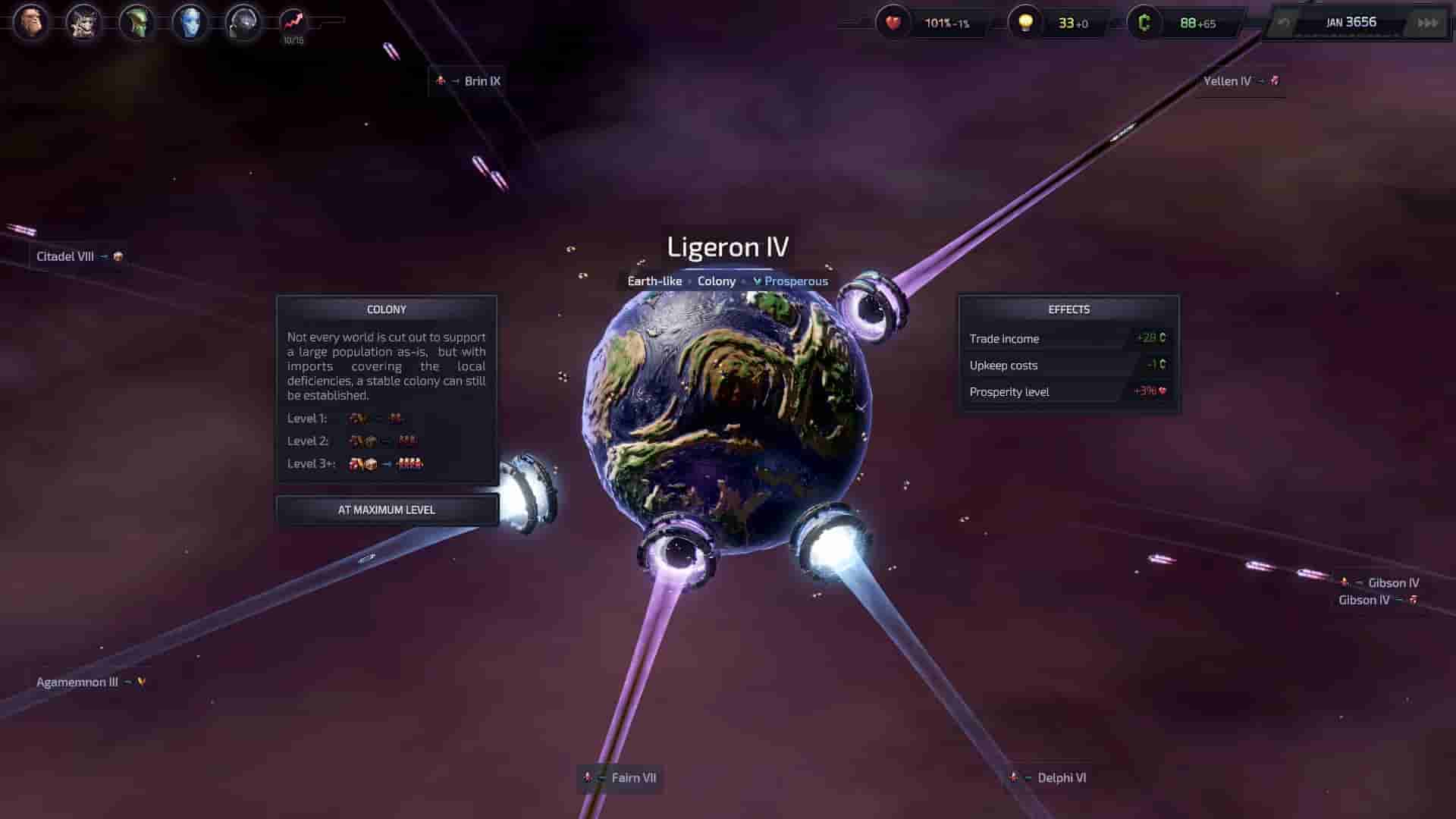Image resolution: width=1456 pixels, height=819 pixels.
Task: Choose the green alien advisor portrait
Action: [x=137, y=23]
